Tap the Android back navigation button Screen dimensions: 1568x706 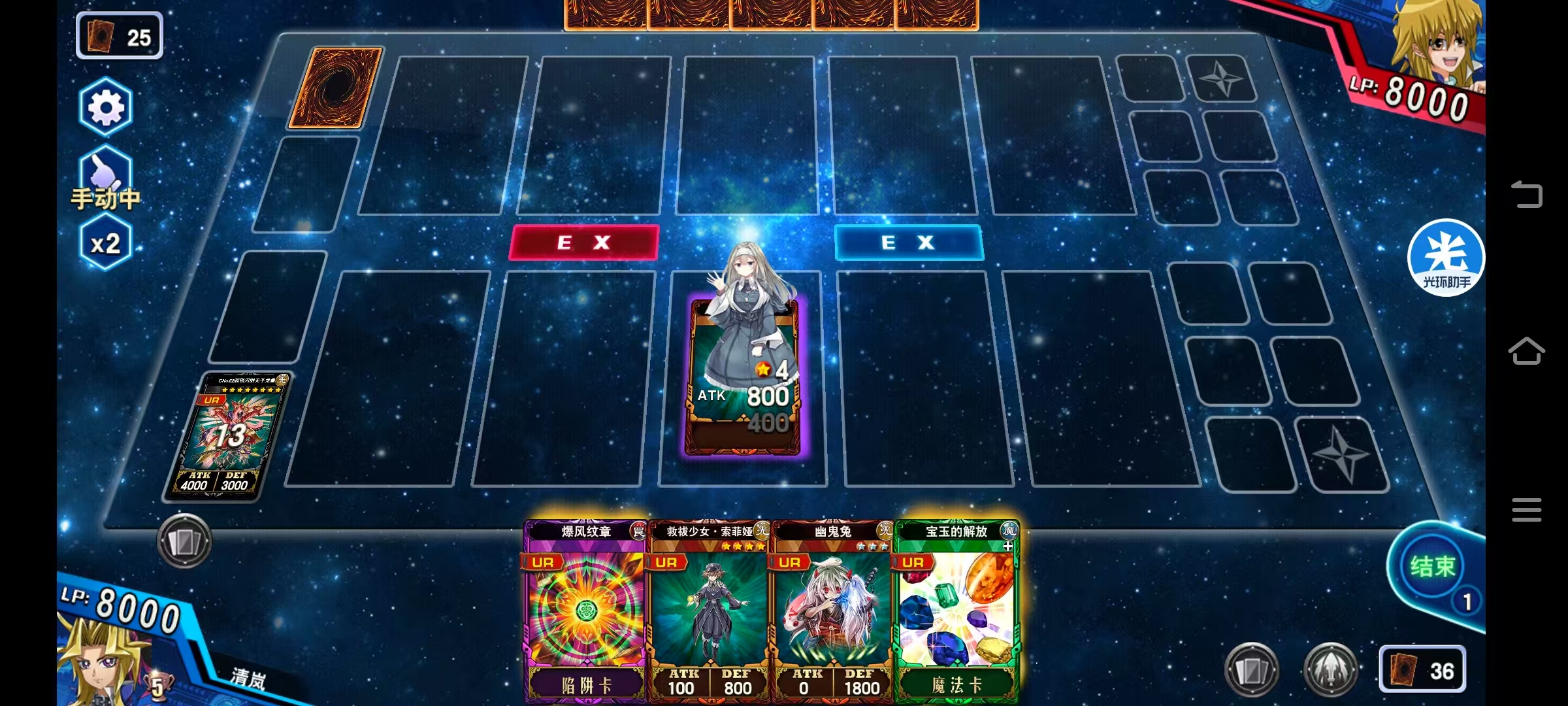tap(1526, 194)
